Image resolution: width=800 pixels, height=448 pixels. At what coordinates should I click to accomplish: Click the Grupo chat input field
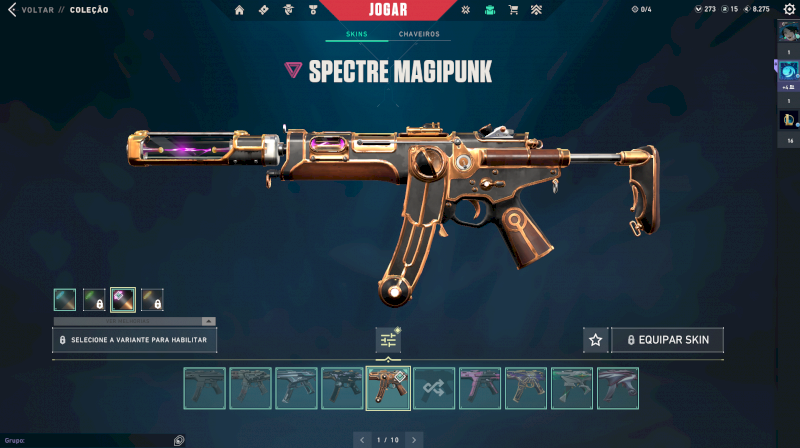click(90, 440)
